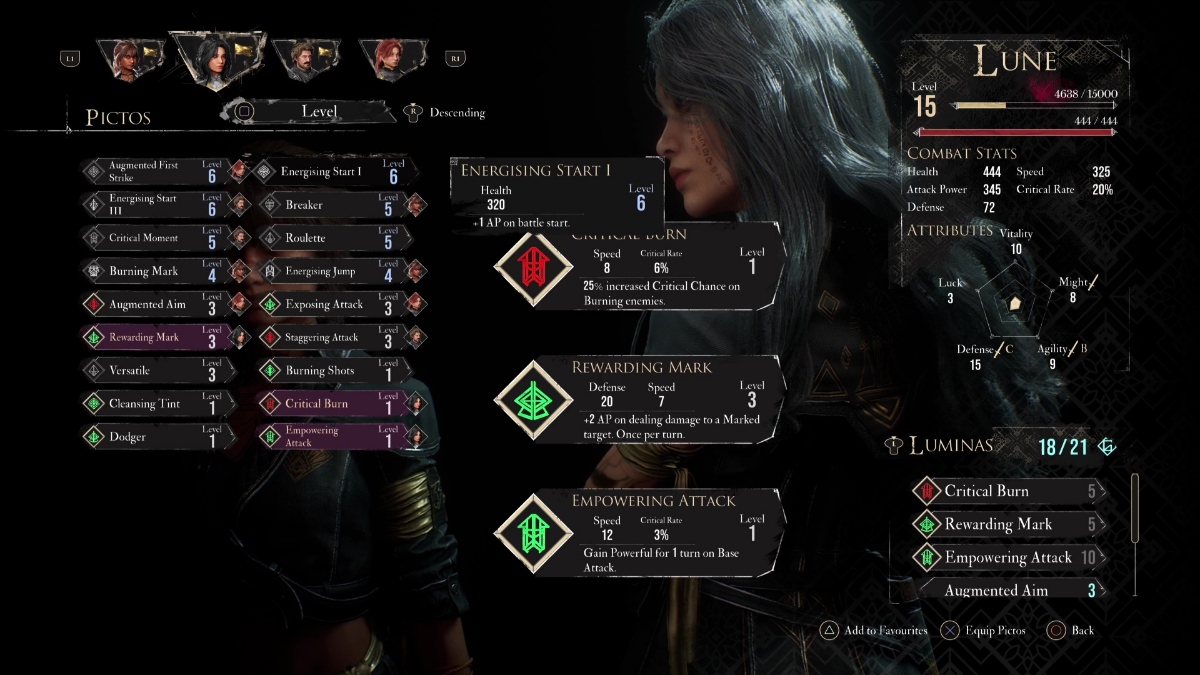Switch to the red-haired character portrait
Screen dimensions: 1200x675
click(390, 58)
